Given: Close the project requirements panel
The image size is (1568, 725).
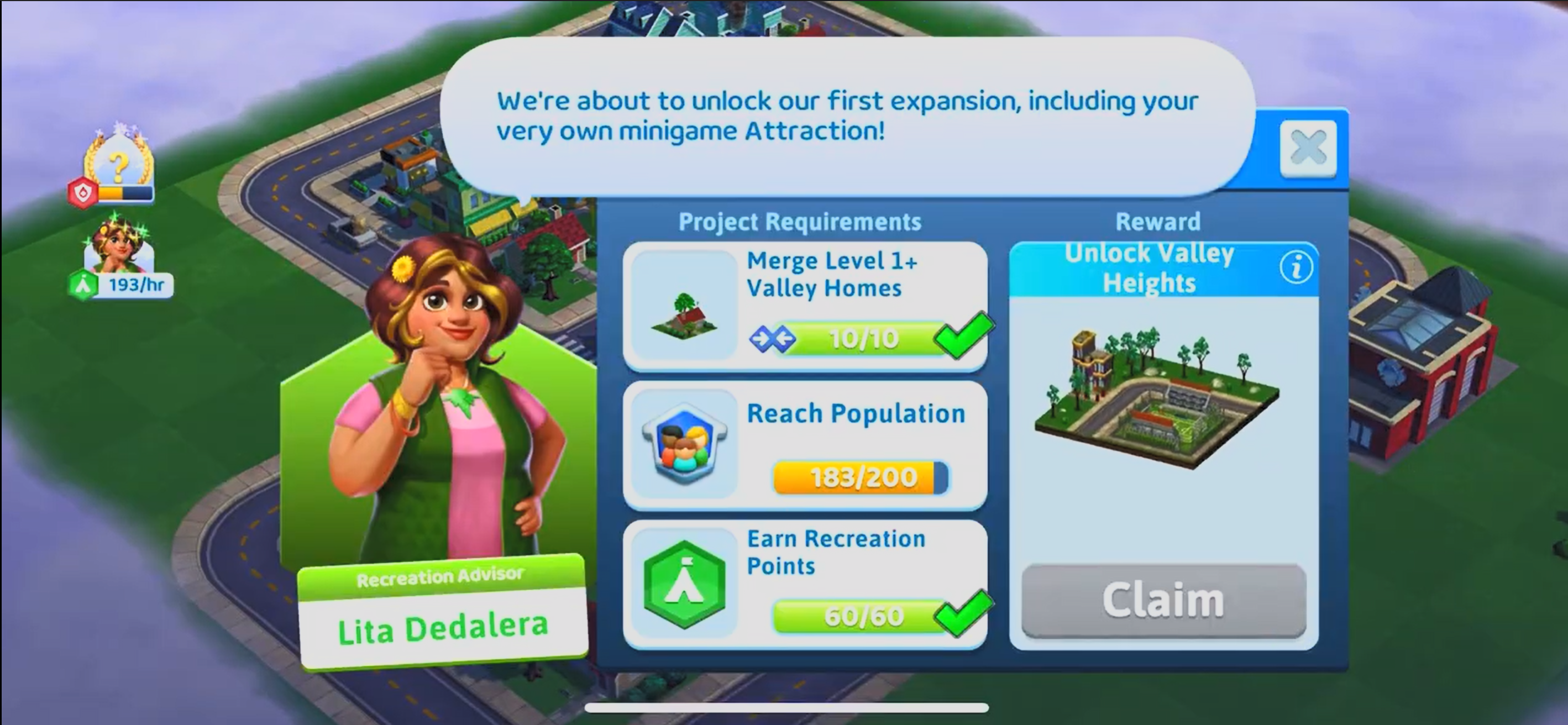Looking at the screenshot, I should point(1308,149).
